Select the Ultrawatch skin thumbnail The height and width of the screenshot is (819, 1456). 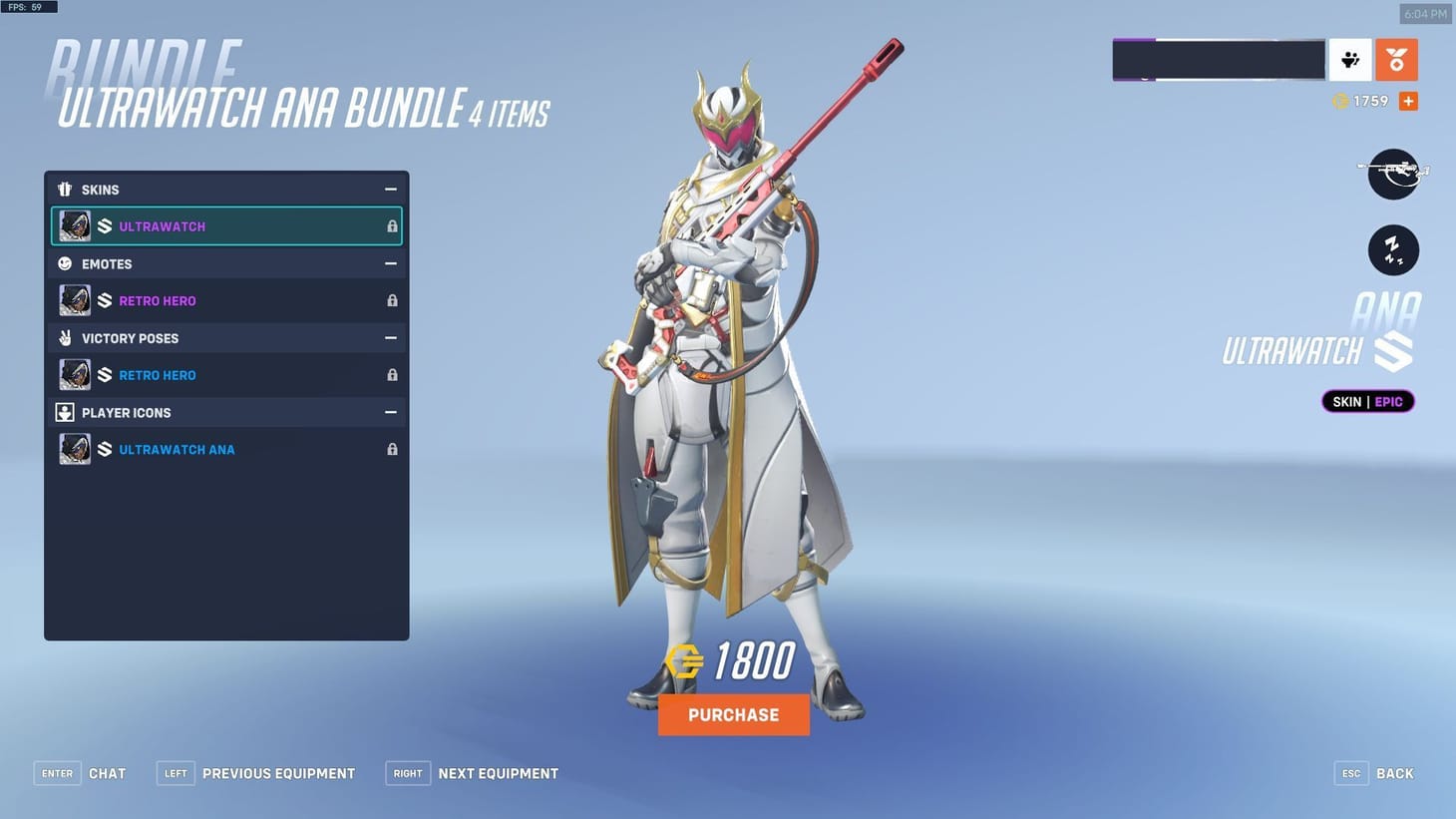tap(75, 225)
